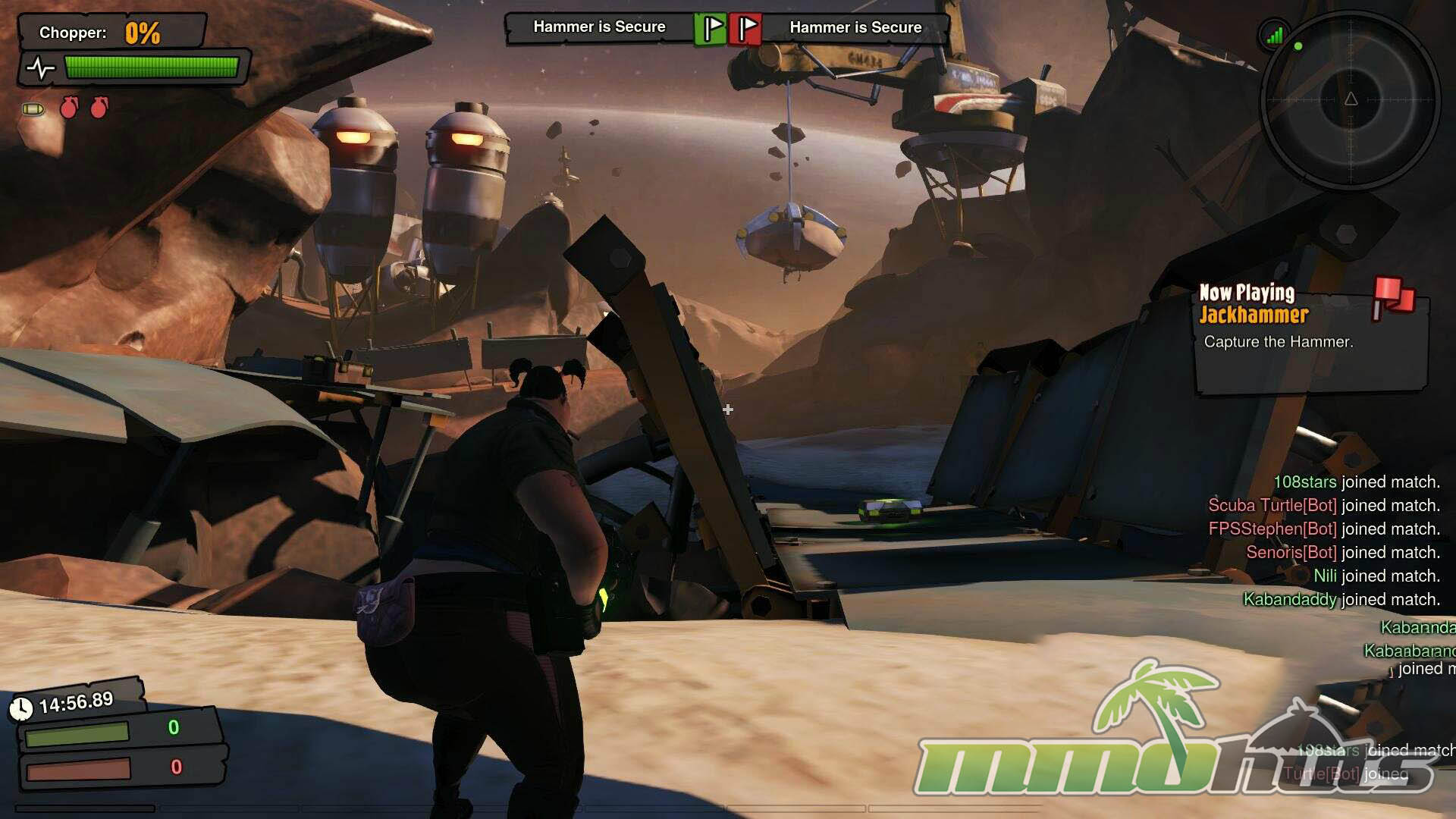Click the bullet ammo icon under health
Screen dimensions: 1456x819
[x=33, y=109]
